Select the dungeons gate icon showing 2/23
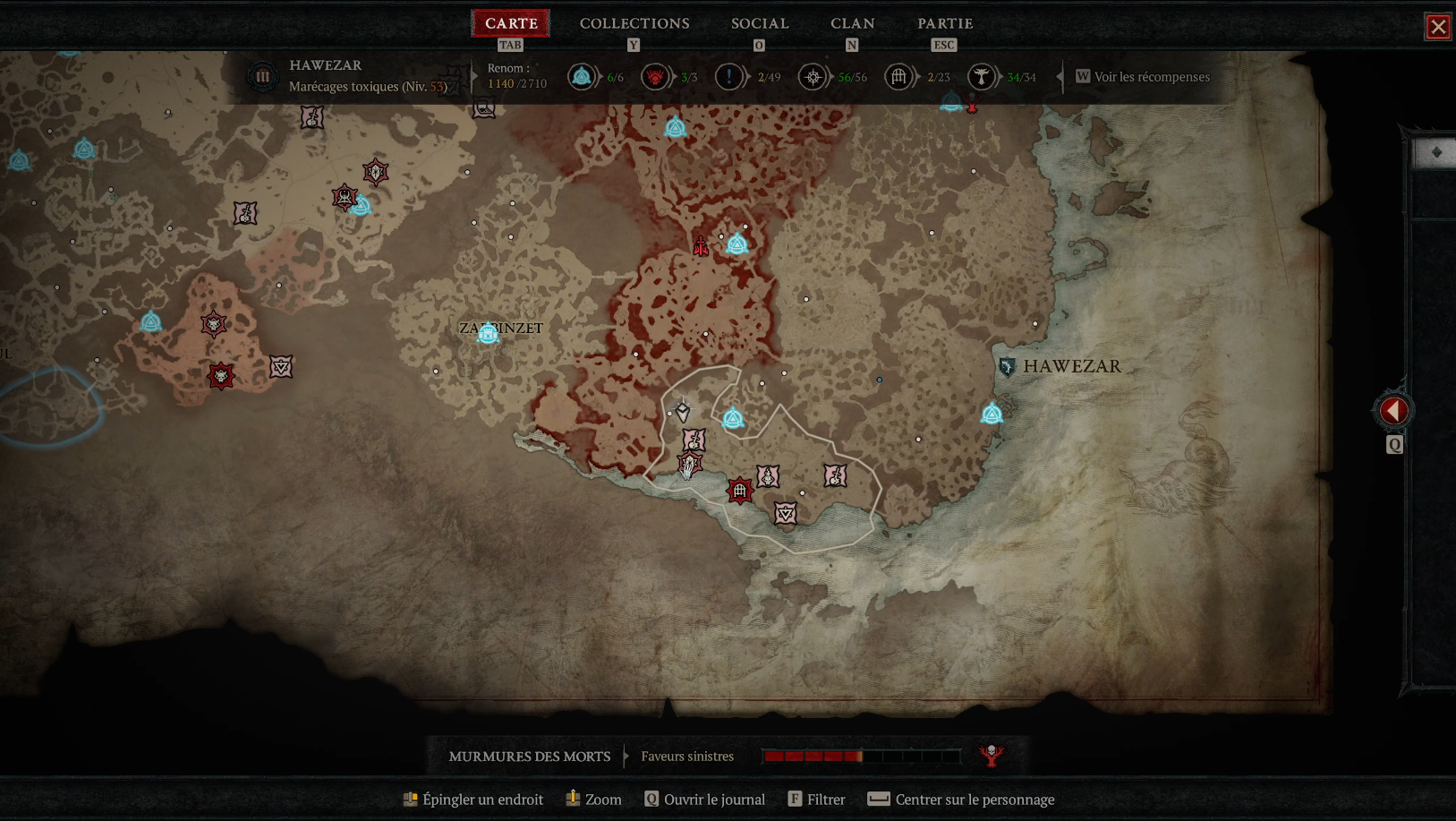This screenshot has width=1456, height=821. tap(897, 77)
